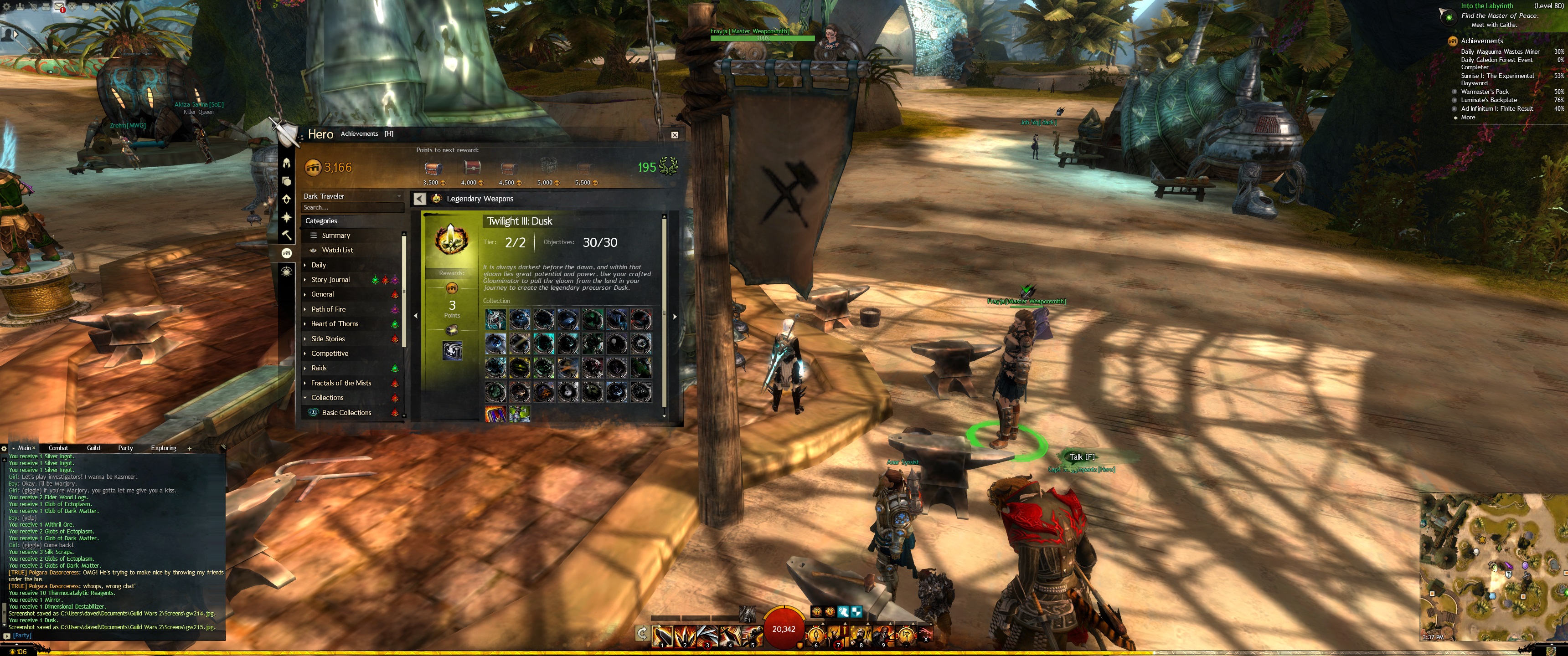Screen dimensions: 1568x656
Task: Switch to the Guild chat tab
Action: (x=93, y=448)
